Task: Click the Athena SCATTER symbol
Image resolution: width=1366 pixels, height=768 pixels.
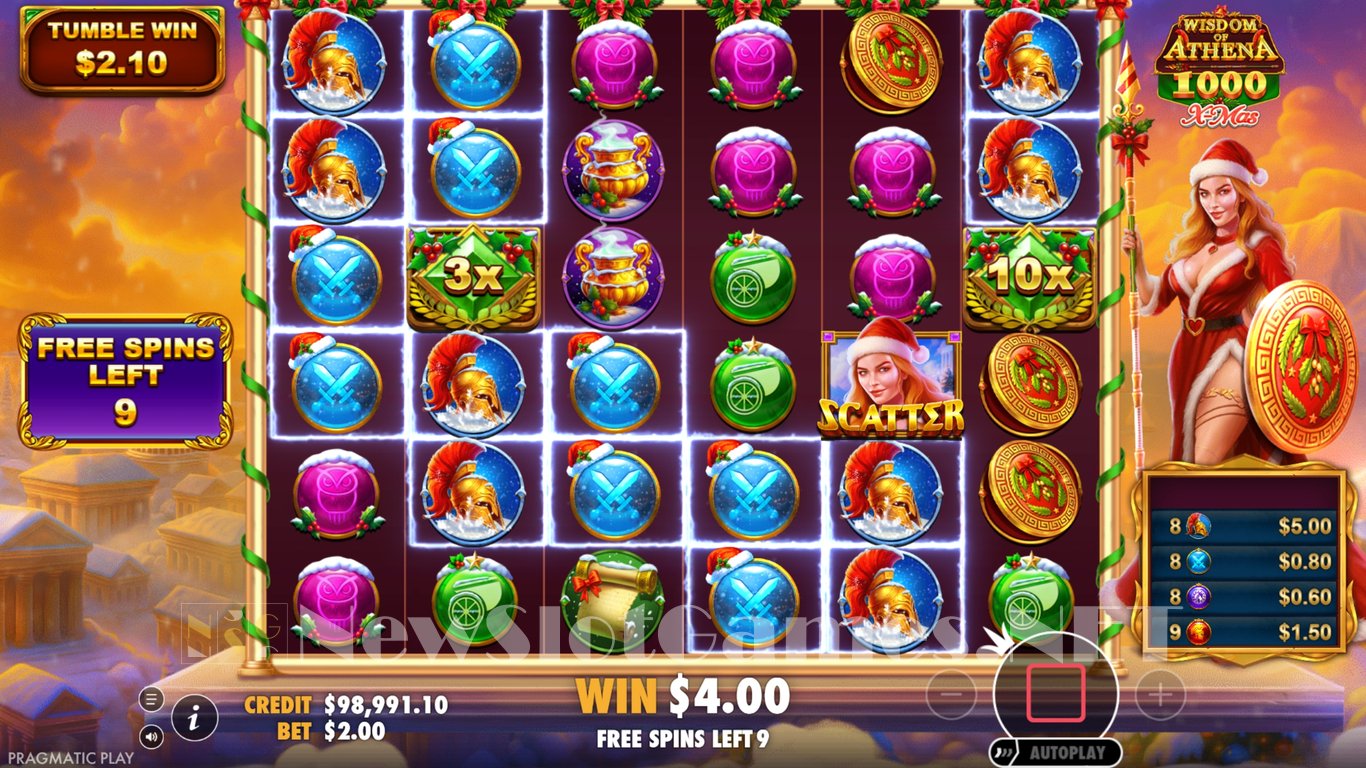Action: pyautogui.click(x=891, y=380)
